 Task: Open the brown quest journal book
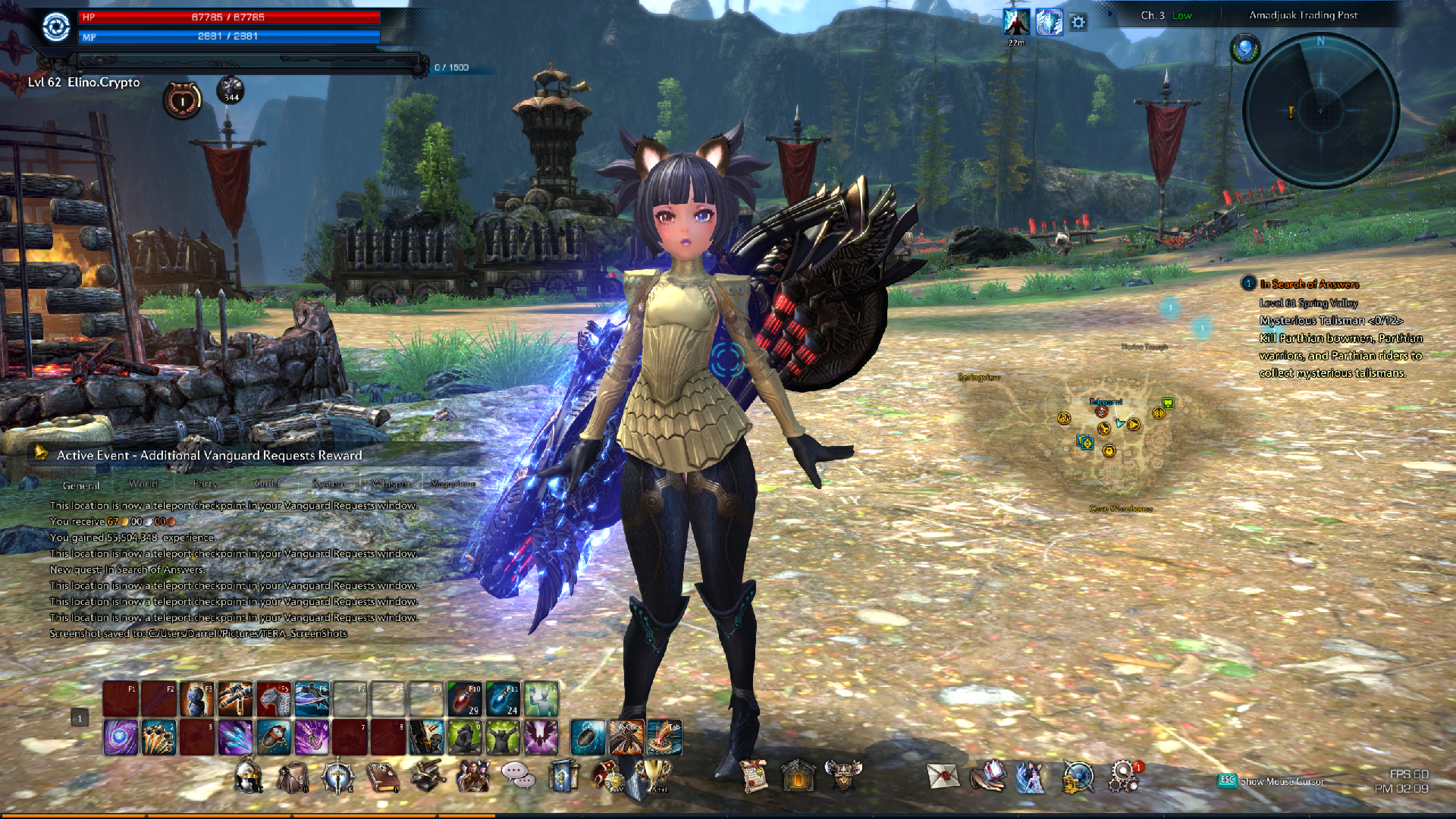pyautogui.click(x=382, y=777)
